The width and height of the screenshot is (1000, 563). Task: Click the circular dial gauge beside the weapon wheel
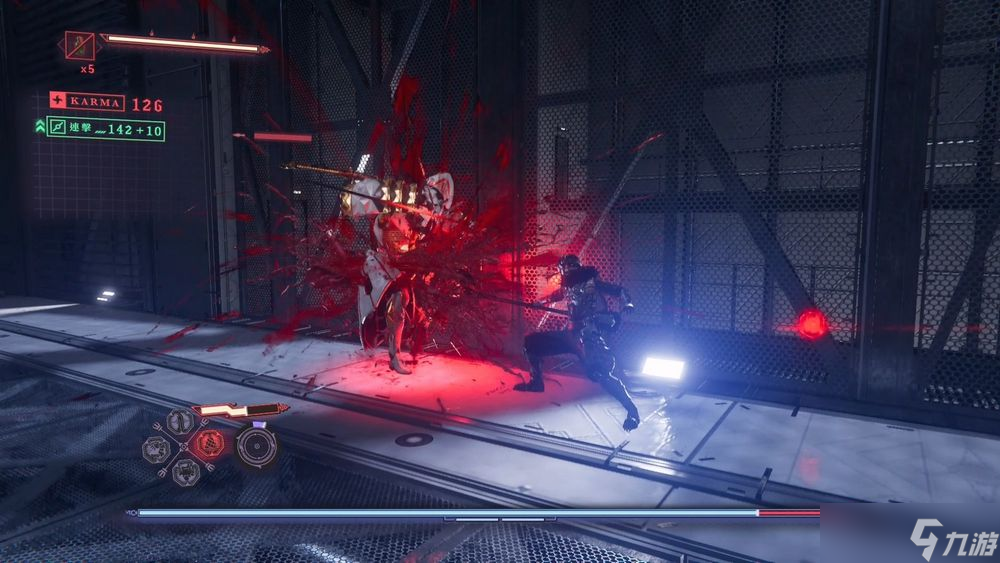pos(255,446)
